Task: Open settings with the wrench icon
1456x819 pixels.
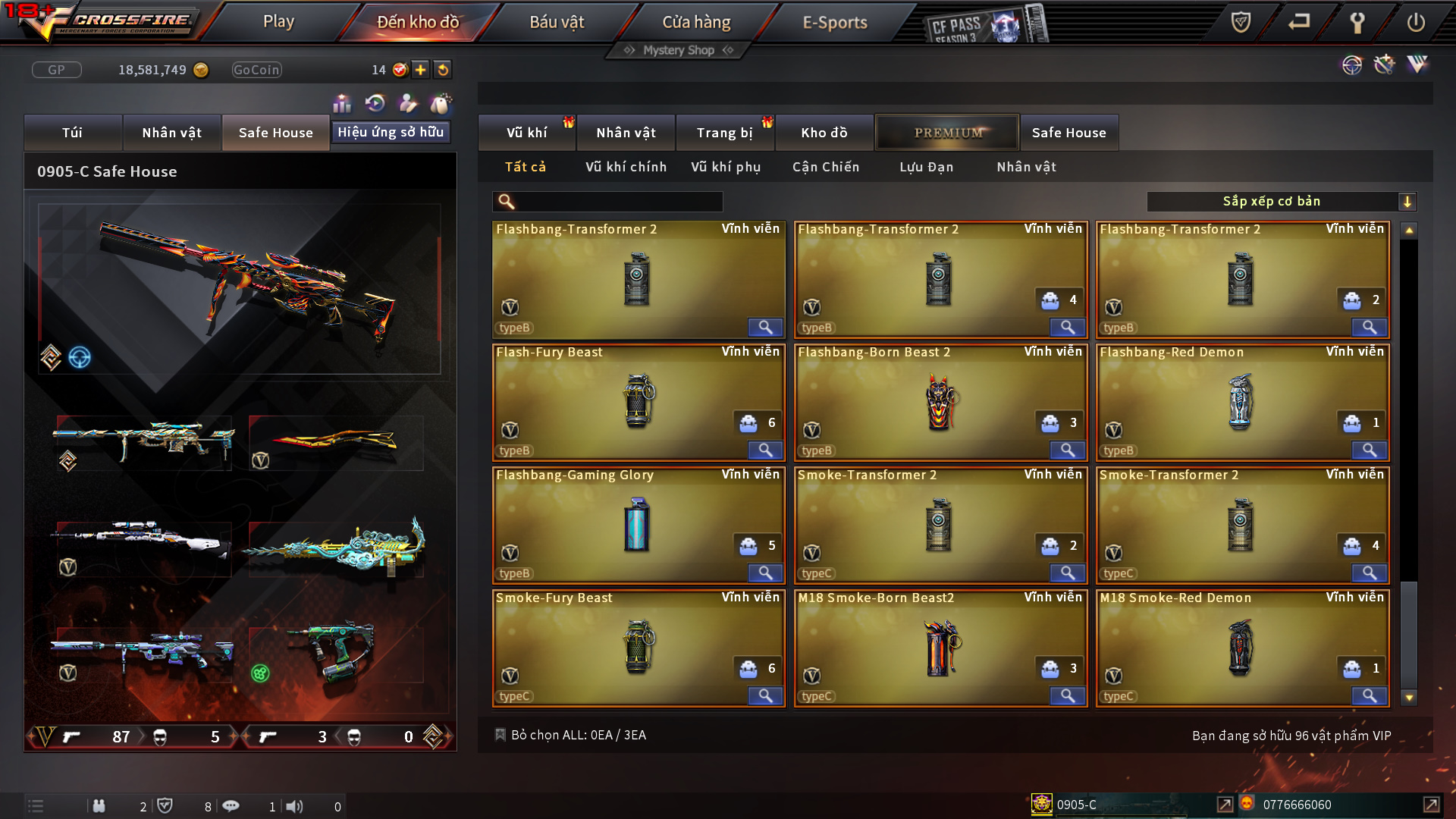Action: tap(1357, 22)
